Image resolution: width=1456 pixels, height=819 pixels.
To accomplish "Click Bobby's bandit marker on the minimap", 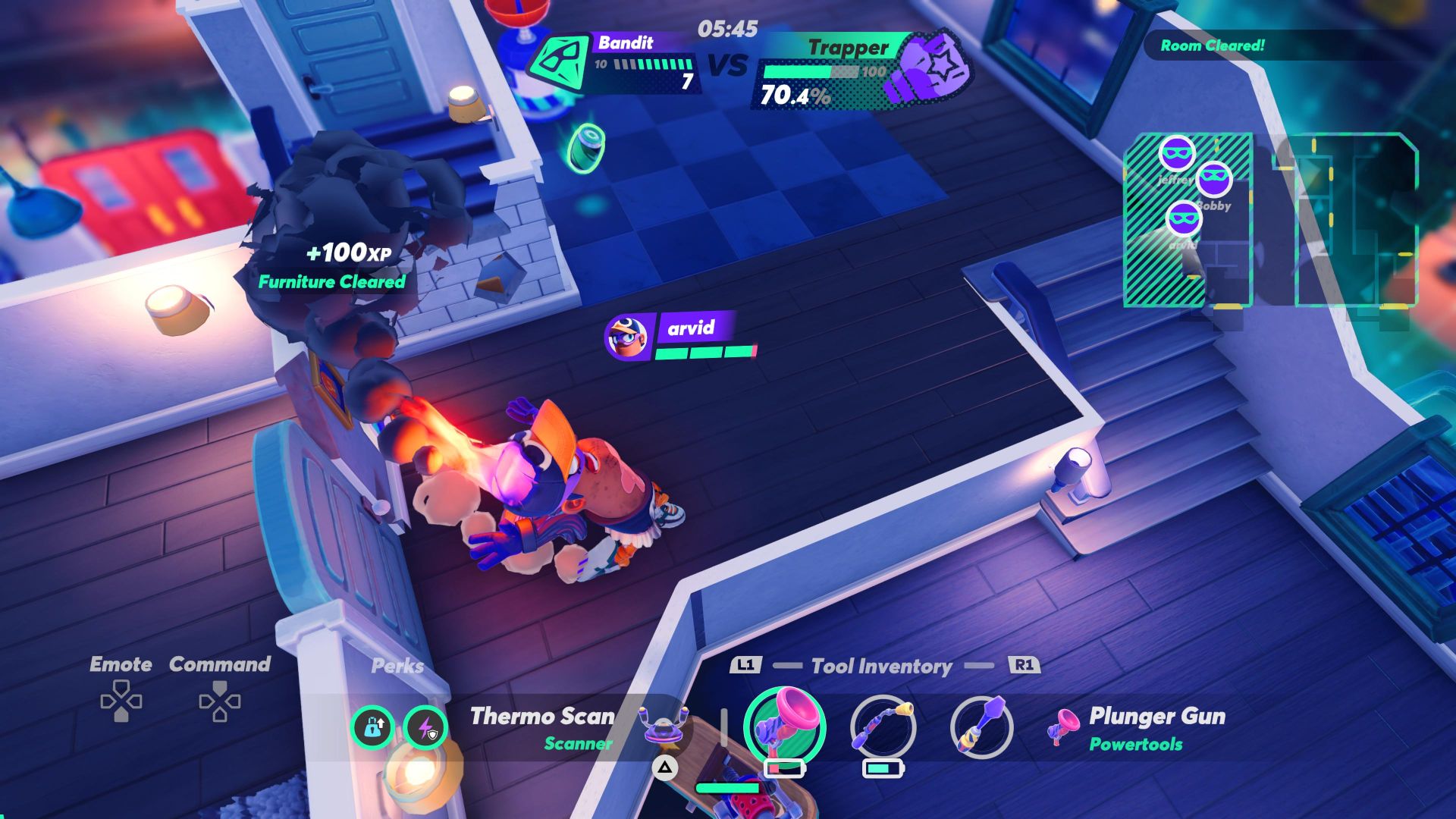I will [x=1213, y=180].
